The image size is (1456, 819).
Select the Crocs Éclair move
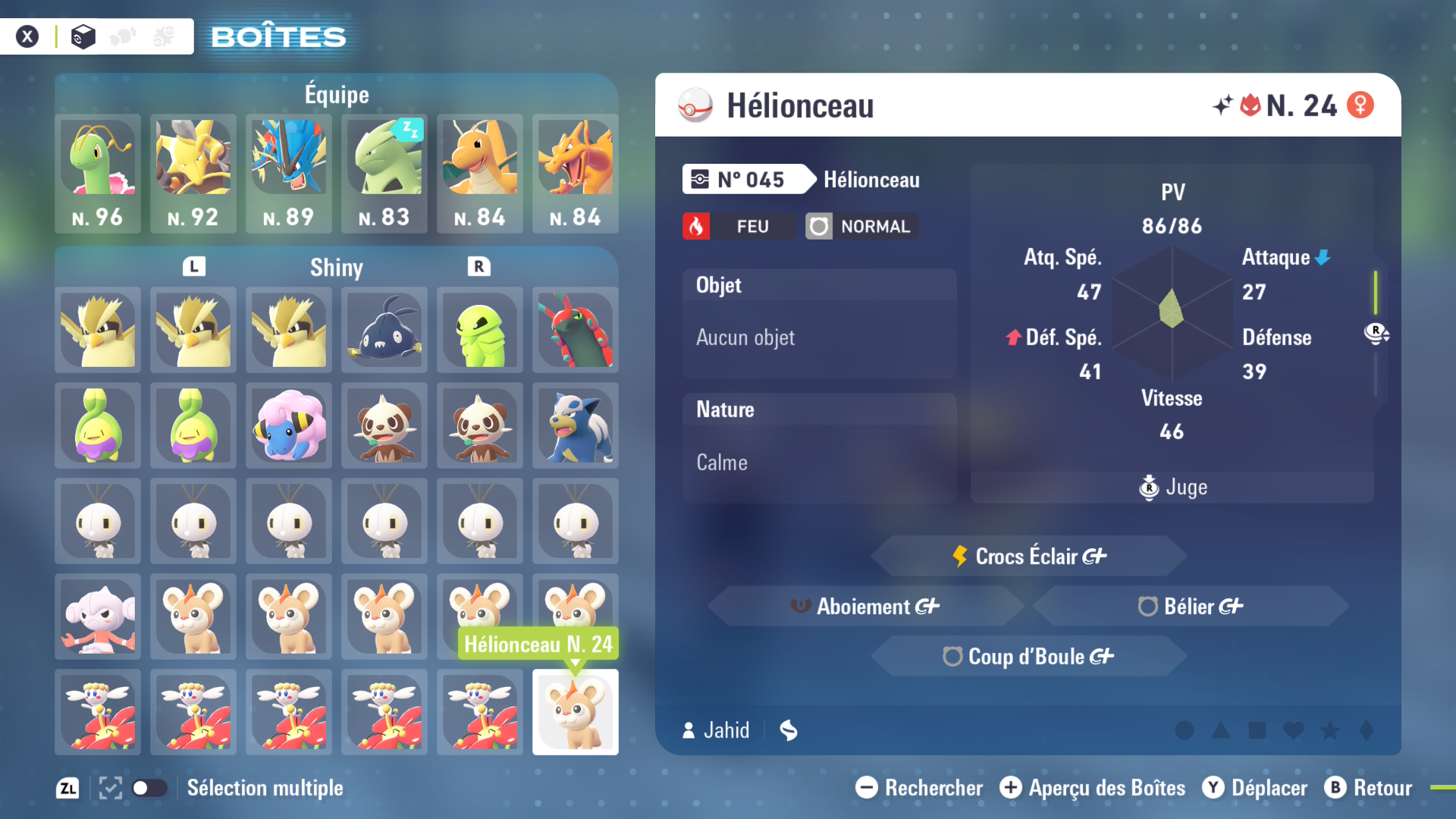[x=1029, y=557]
